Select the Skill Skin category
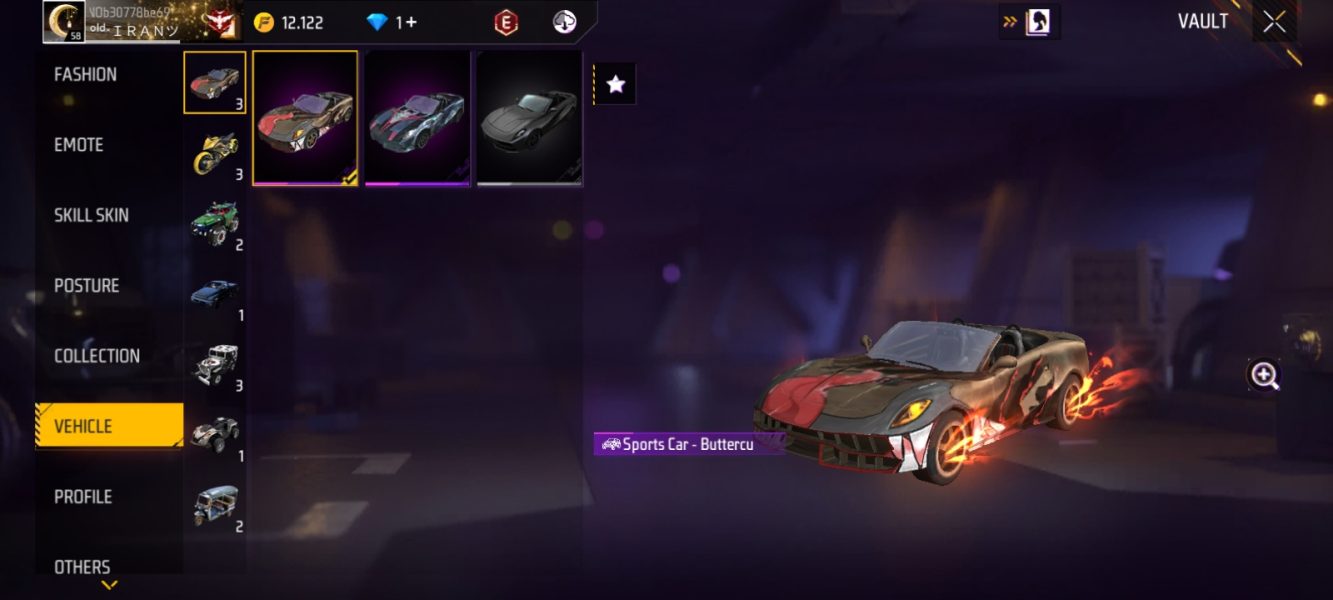 [91, 215]
